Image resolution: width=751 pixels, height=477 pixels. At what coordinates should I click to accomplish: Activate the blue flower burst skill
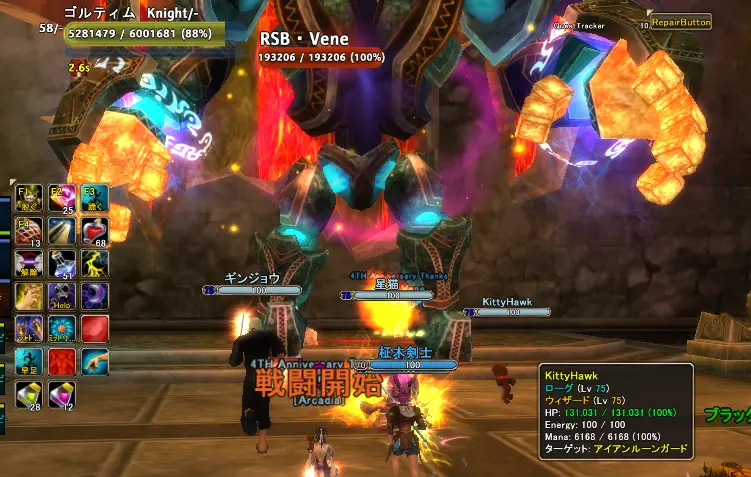tap(62, 328)
